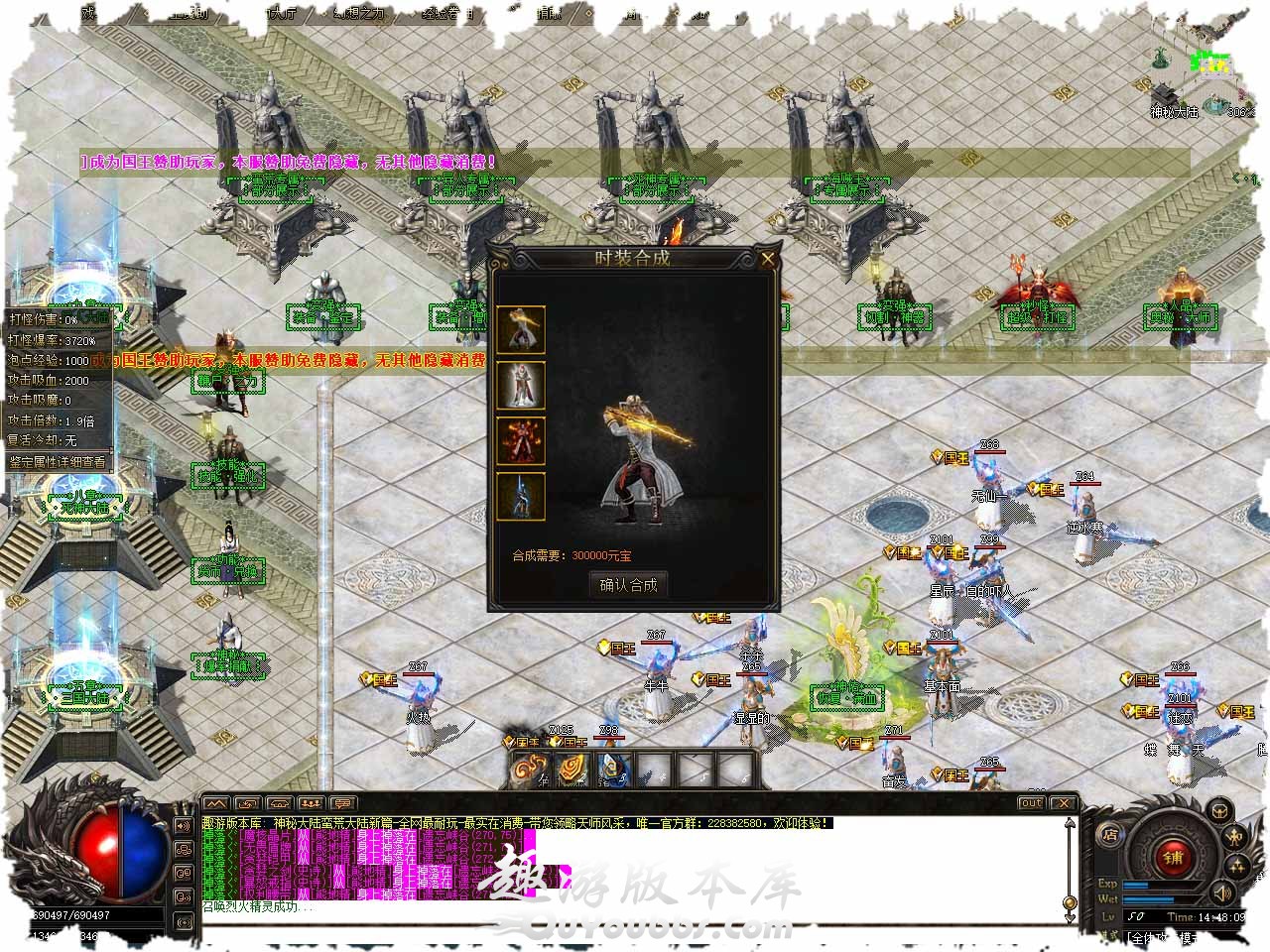
Task: Trigger the third hotbar skill with blue figure
Action: (x=616, y=769)
